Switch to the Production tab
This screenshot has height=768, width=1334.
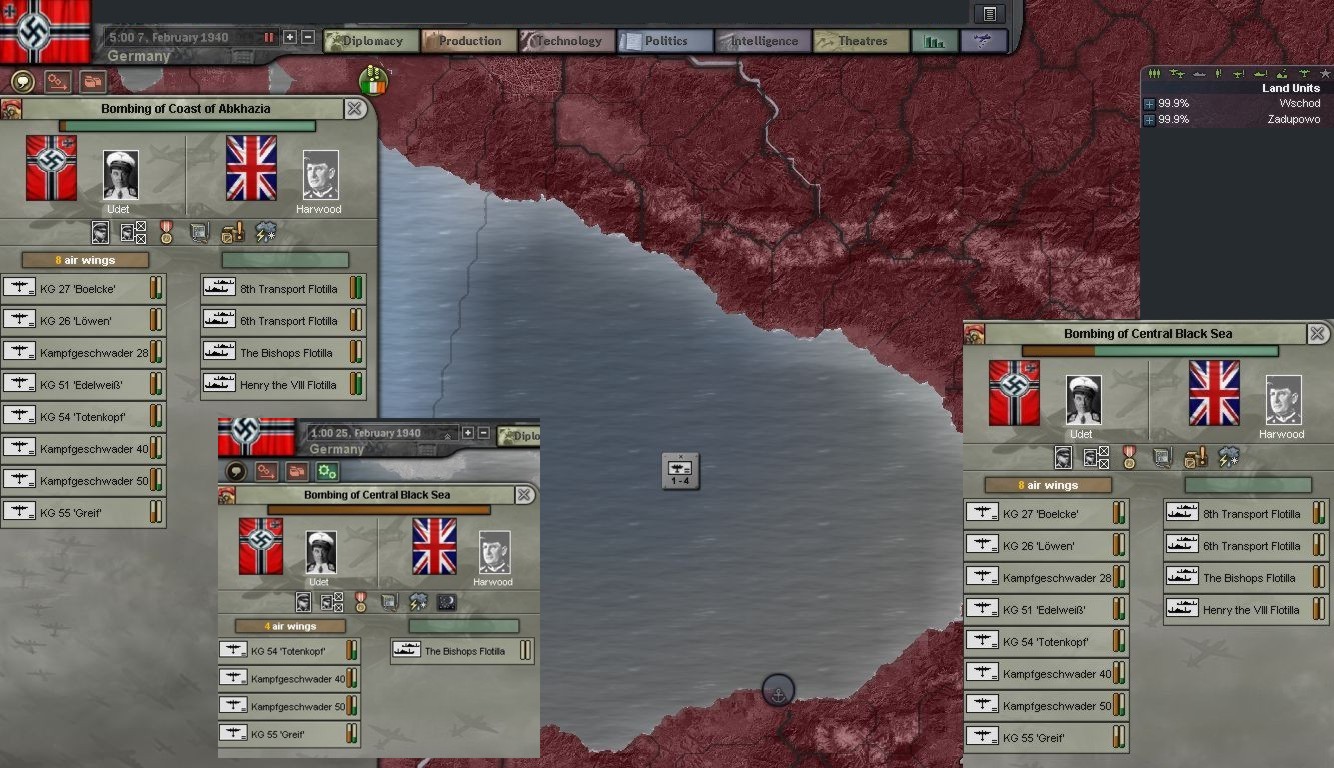coord(468,41)
